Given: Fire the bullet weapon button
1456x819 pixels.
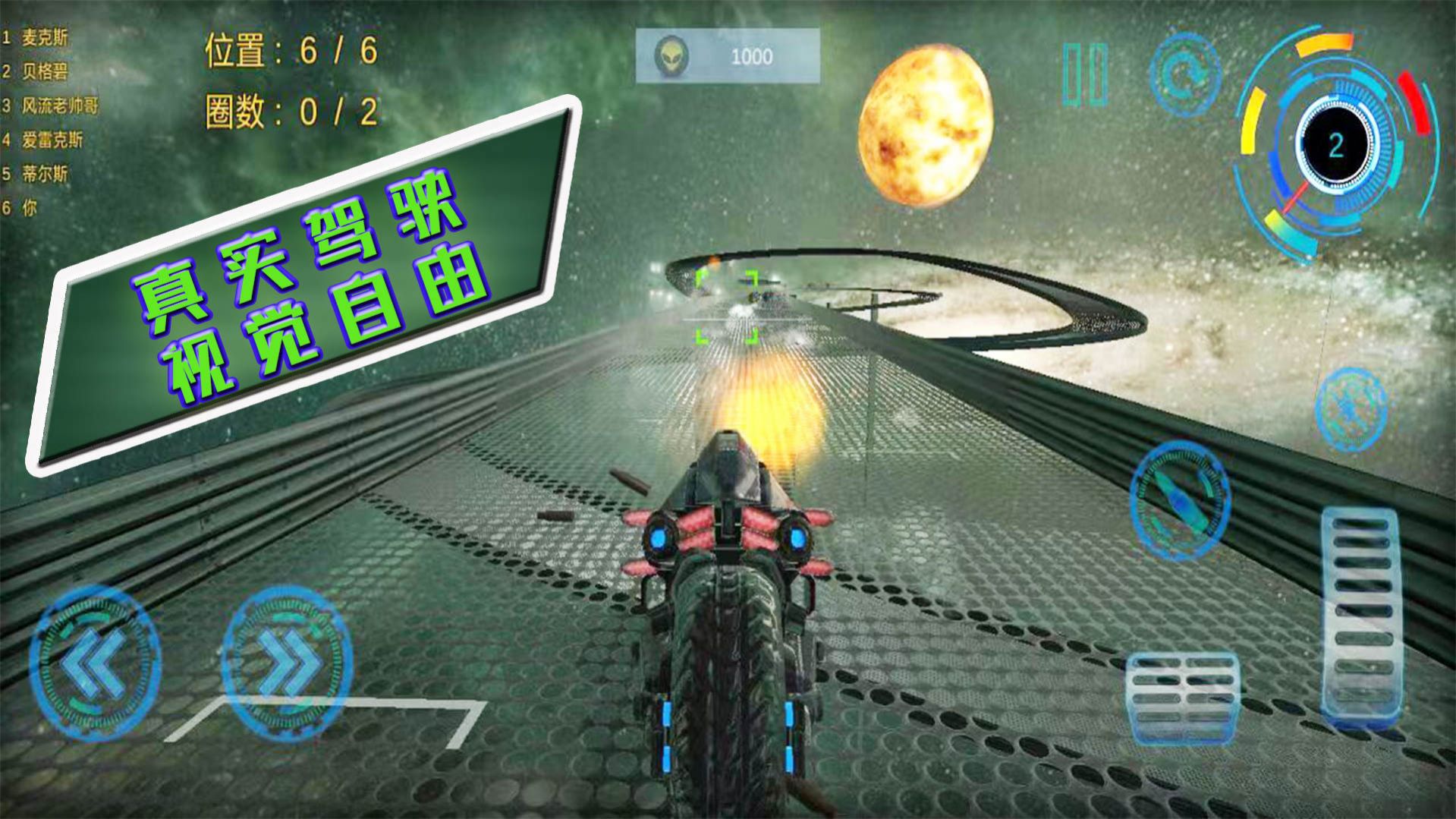Looking at the screenshot, I should coord(1179,499).
